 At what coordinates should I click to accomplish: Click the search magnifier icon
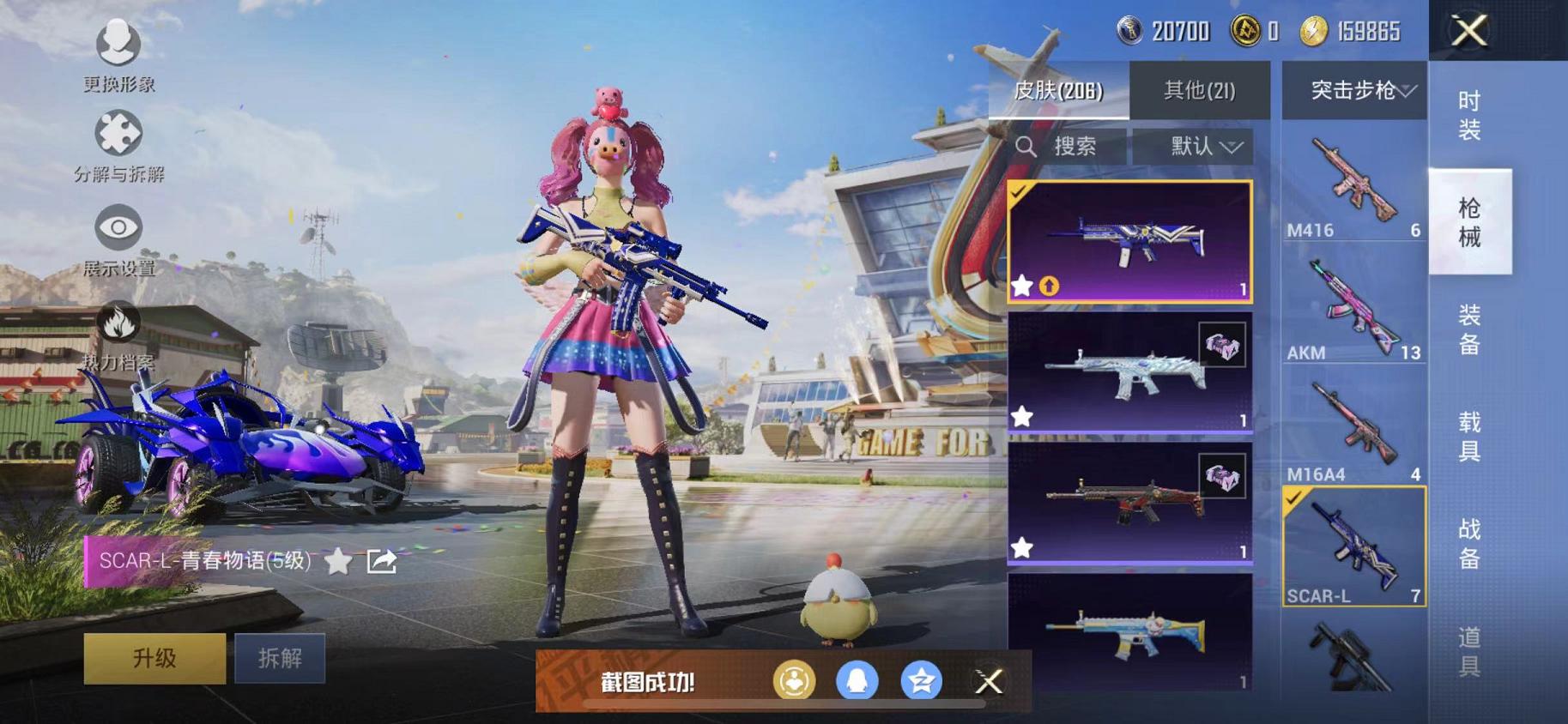tap(1026, 146)
